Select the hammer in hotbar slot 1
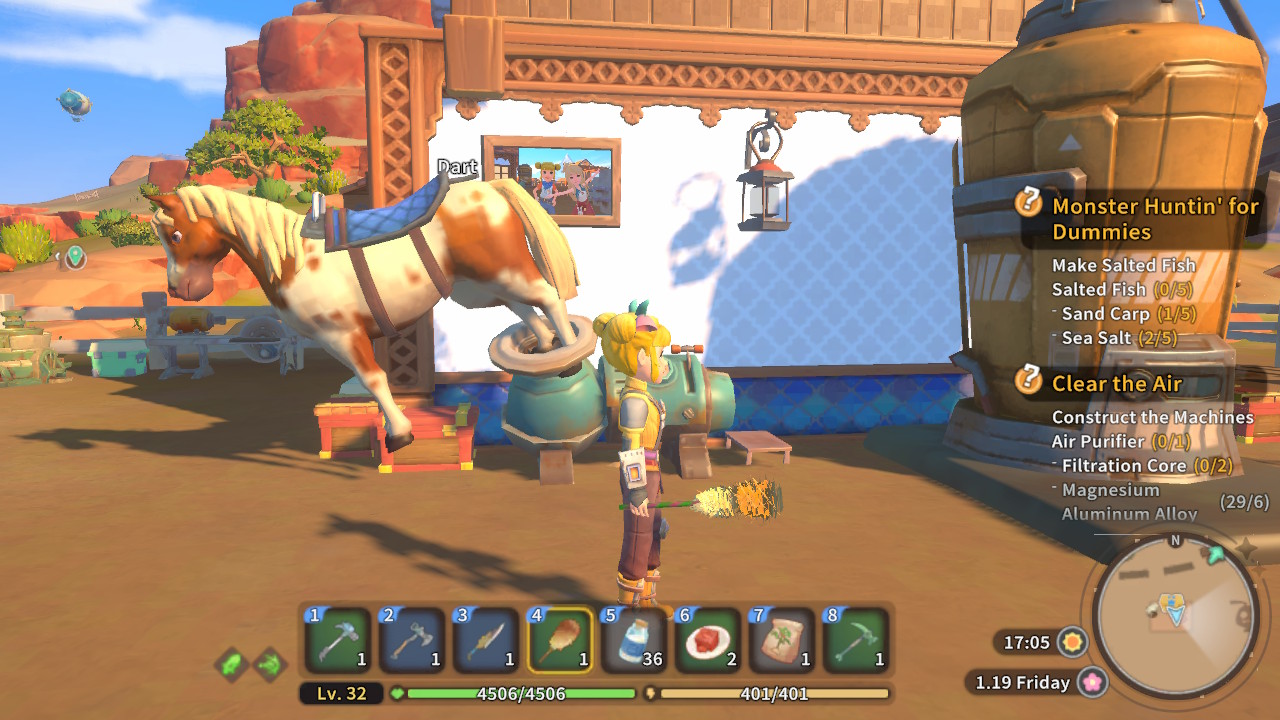The width and height of the screenshot is (1280, 720). tap(337, 640)
